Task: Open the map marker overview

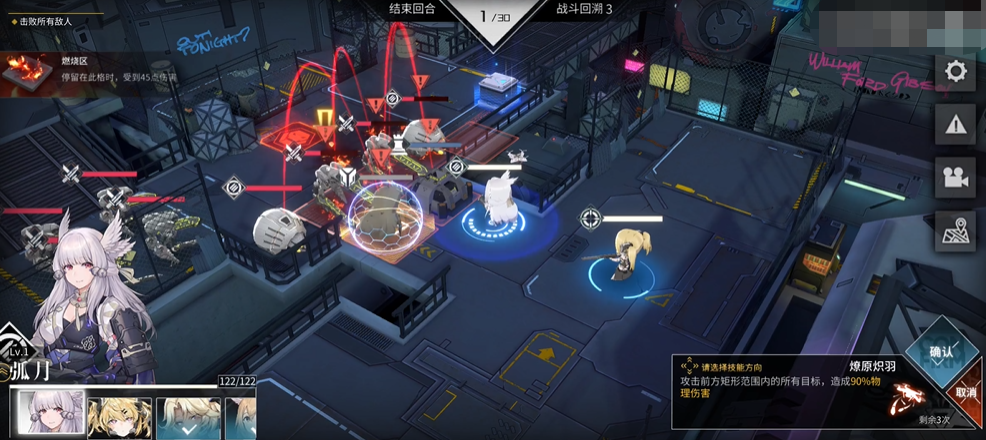Action: point(955,231)
